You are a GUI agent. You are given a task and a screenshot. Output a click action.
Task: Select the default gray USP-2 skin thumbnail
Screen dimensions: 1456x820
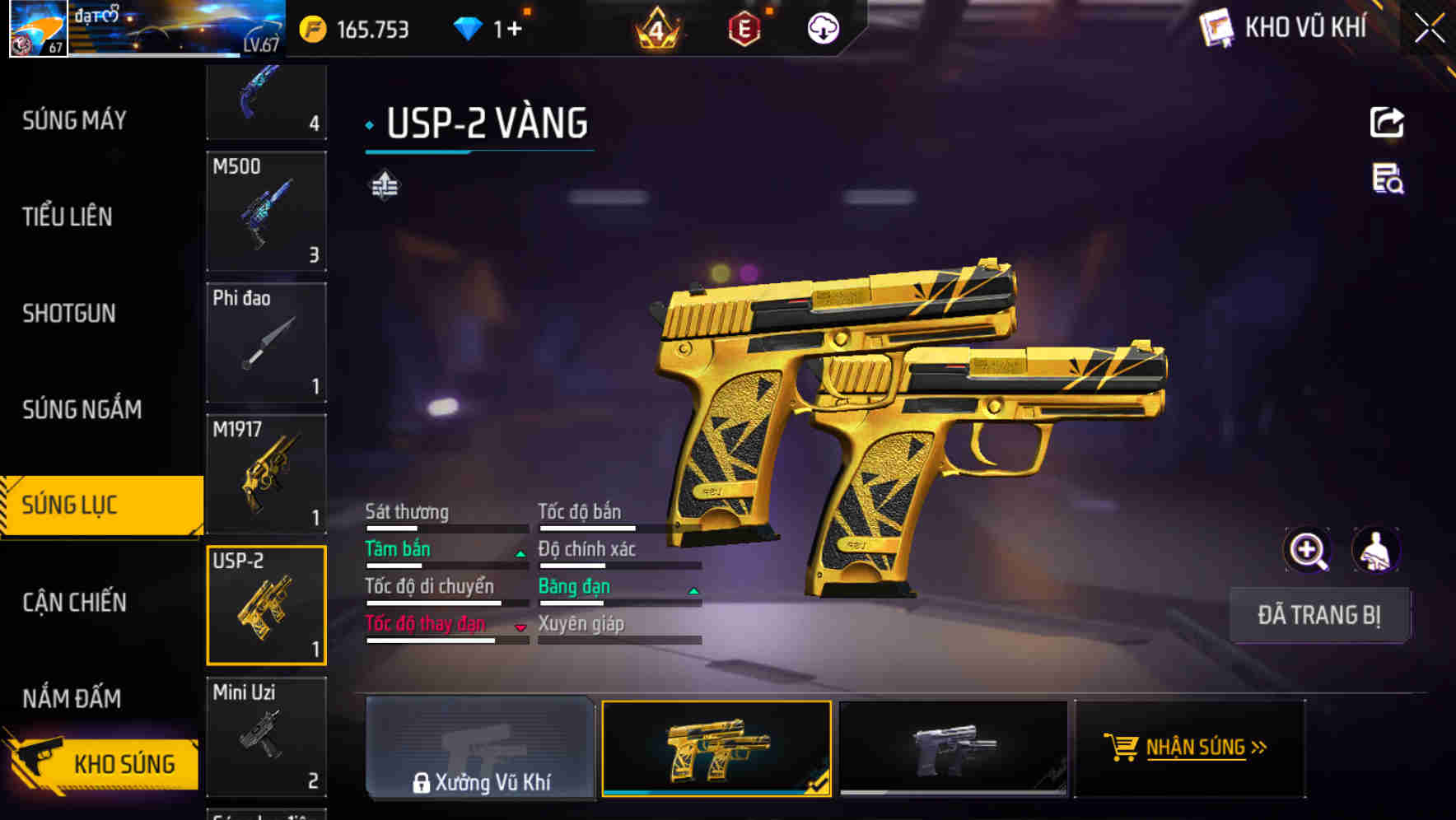tap(953, 748)
